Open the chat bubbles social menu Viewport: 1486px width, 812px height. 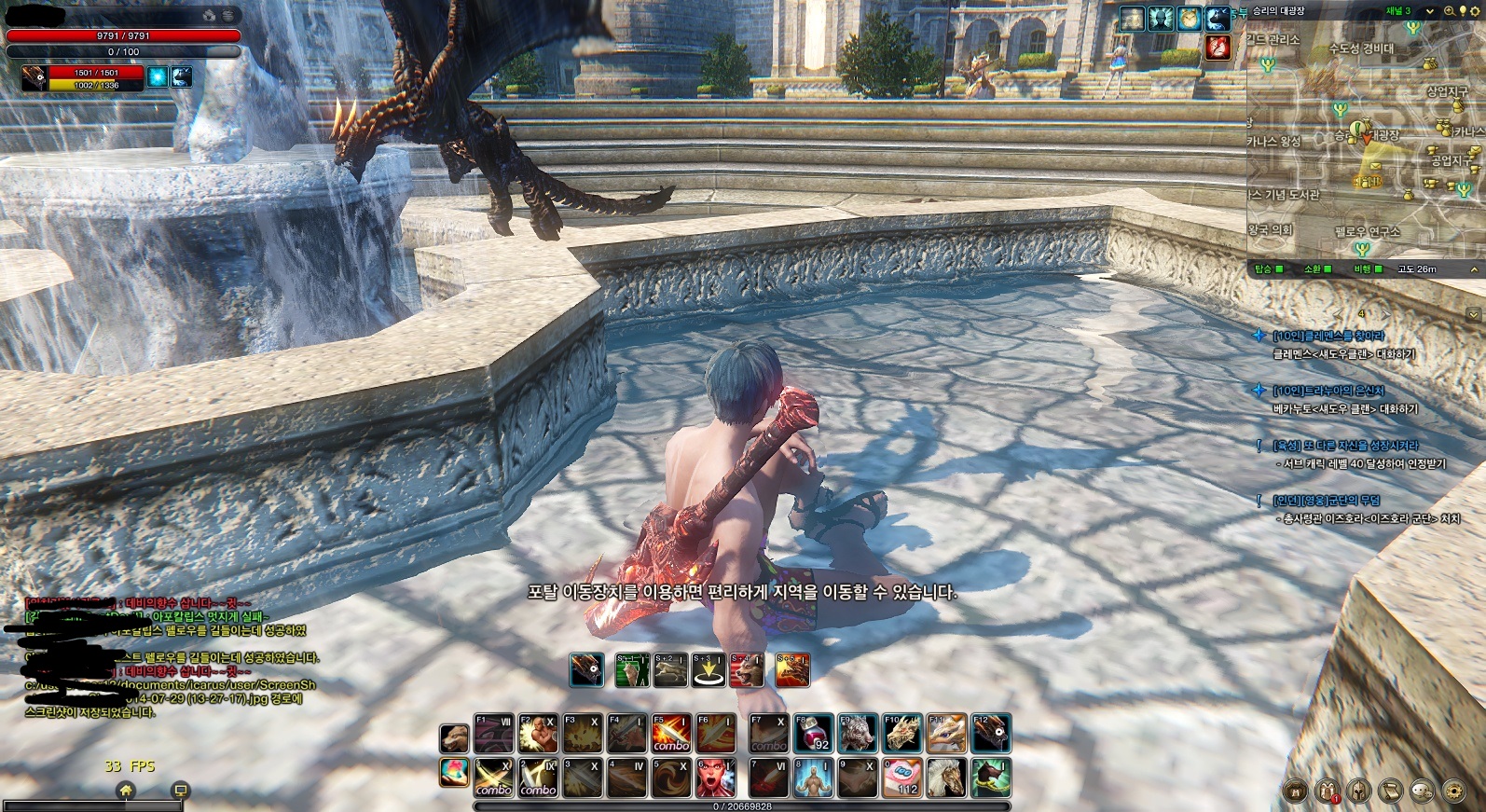[x=1422, y=791]
